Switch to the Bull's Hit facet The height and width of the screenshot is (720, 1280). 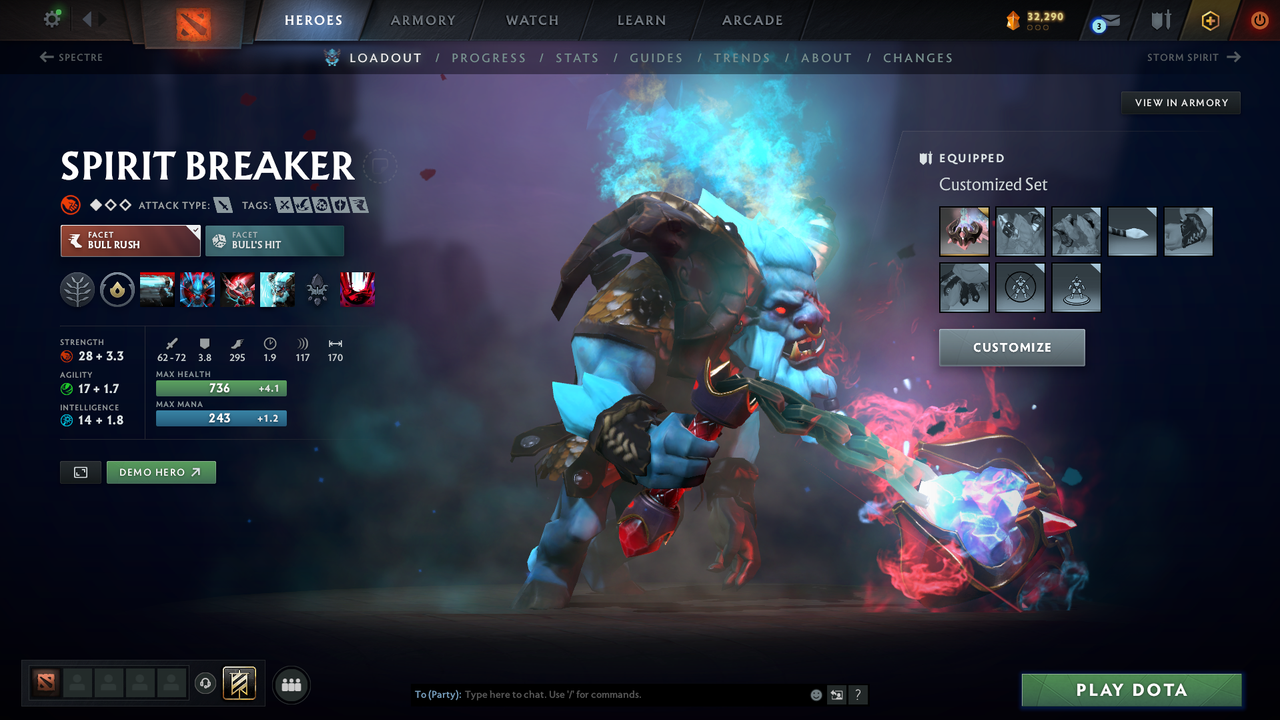(275, 240)
